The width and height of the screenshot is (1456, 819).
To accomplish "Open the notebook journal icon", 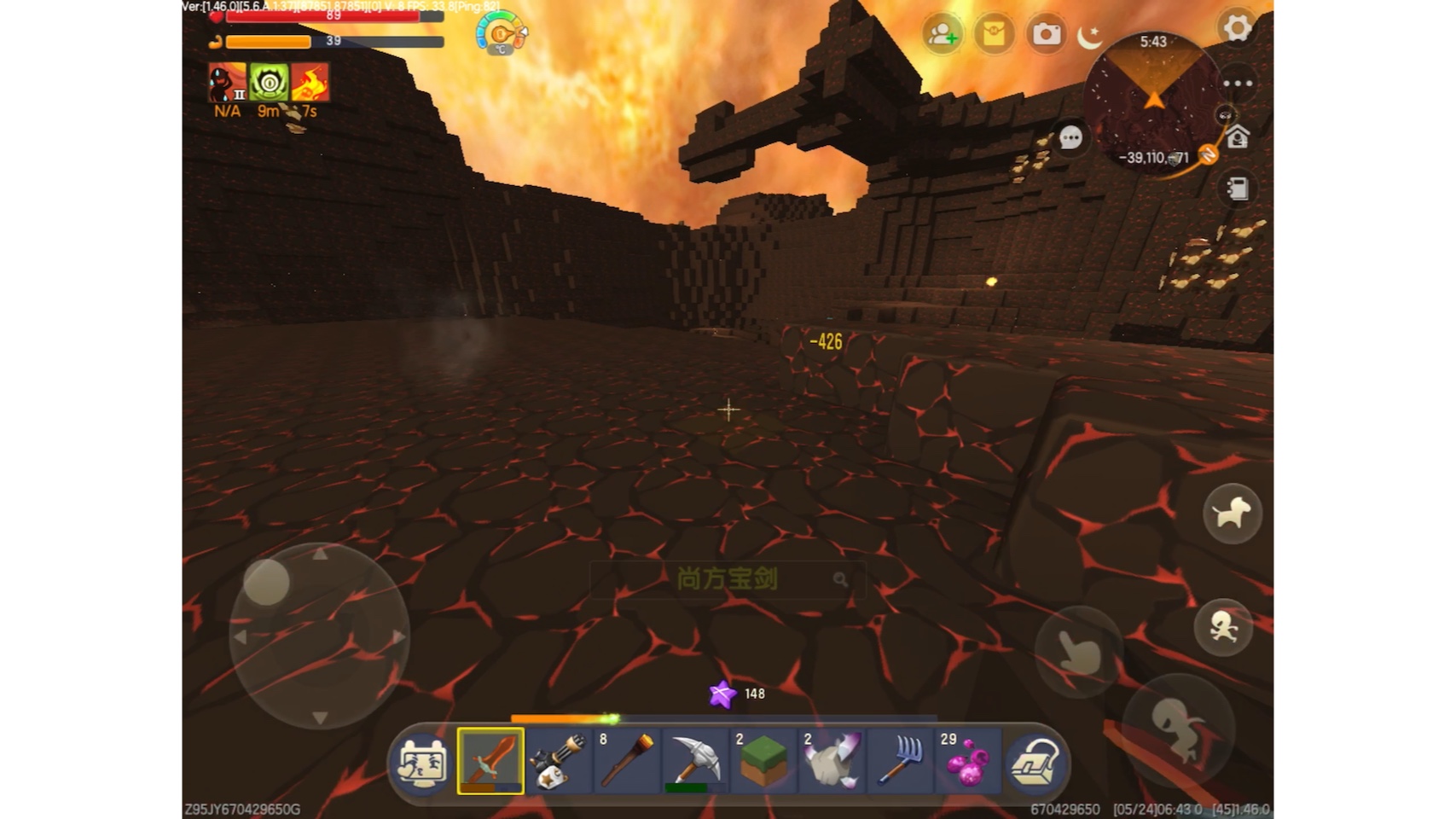I will [x=1238, y=188].
